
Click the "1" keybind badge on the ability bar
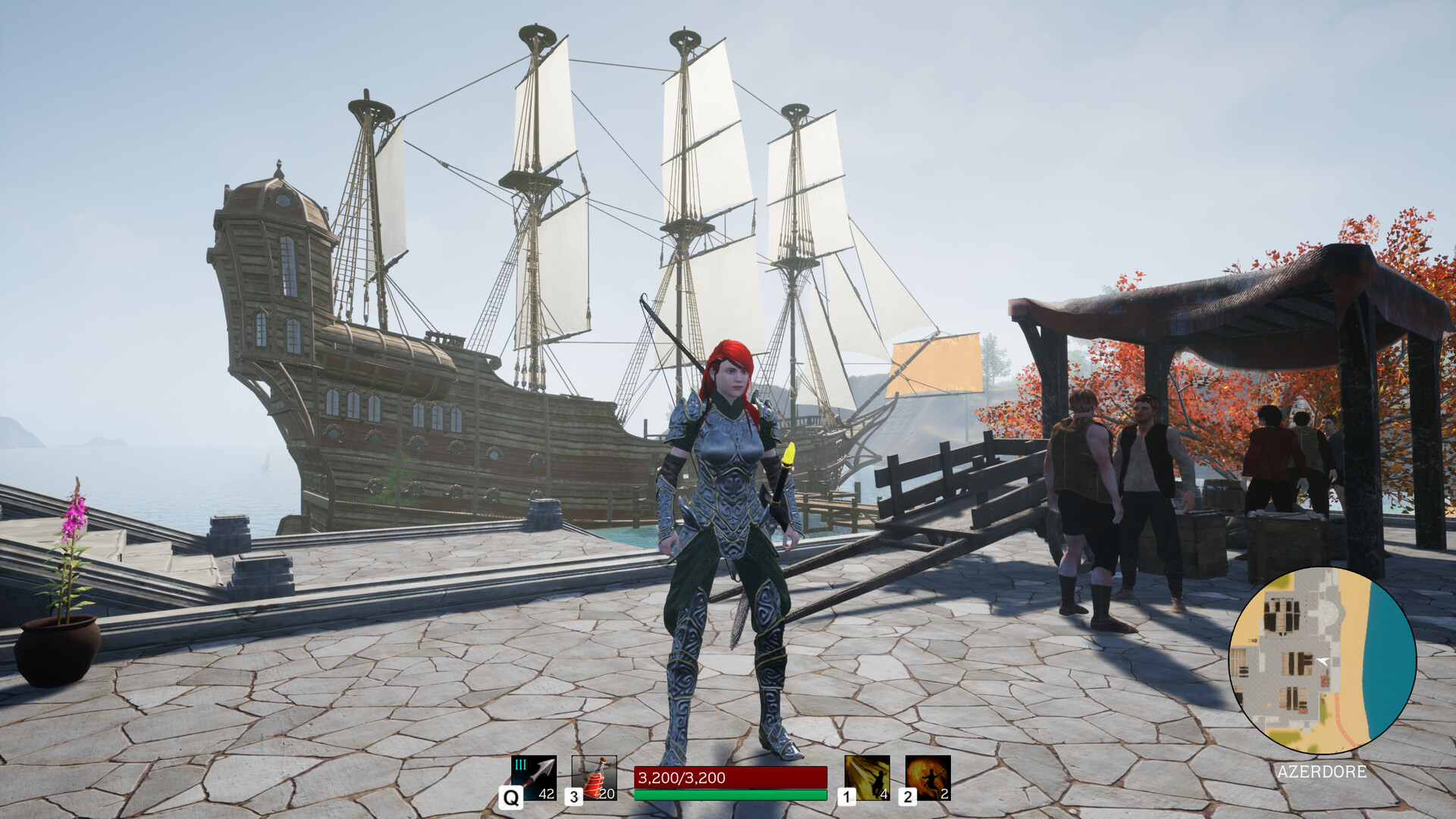coord(846,798)
